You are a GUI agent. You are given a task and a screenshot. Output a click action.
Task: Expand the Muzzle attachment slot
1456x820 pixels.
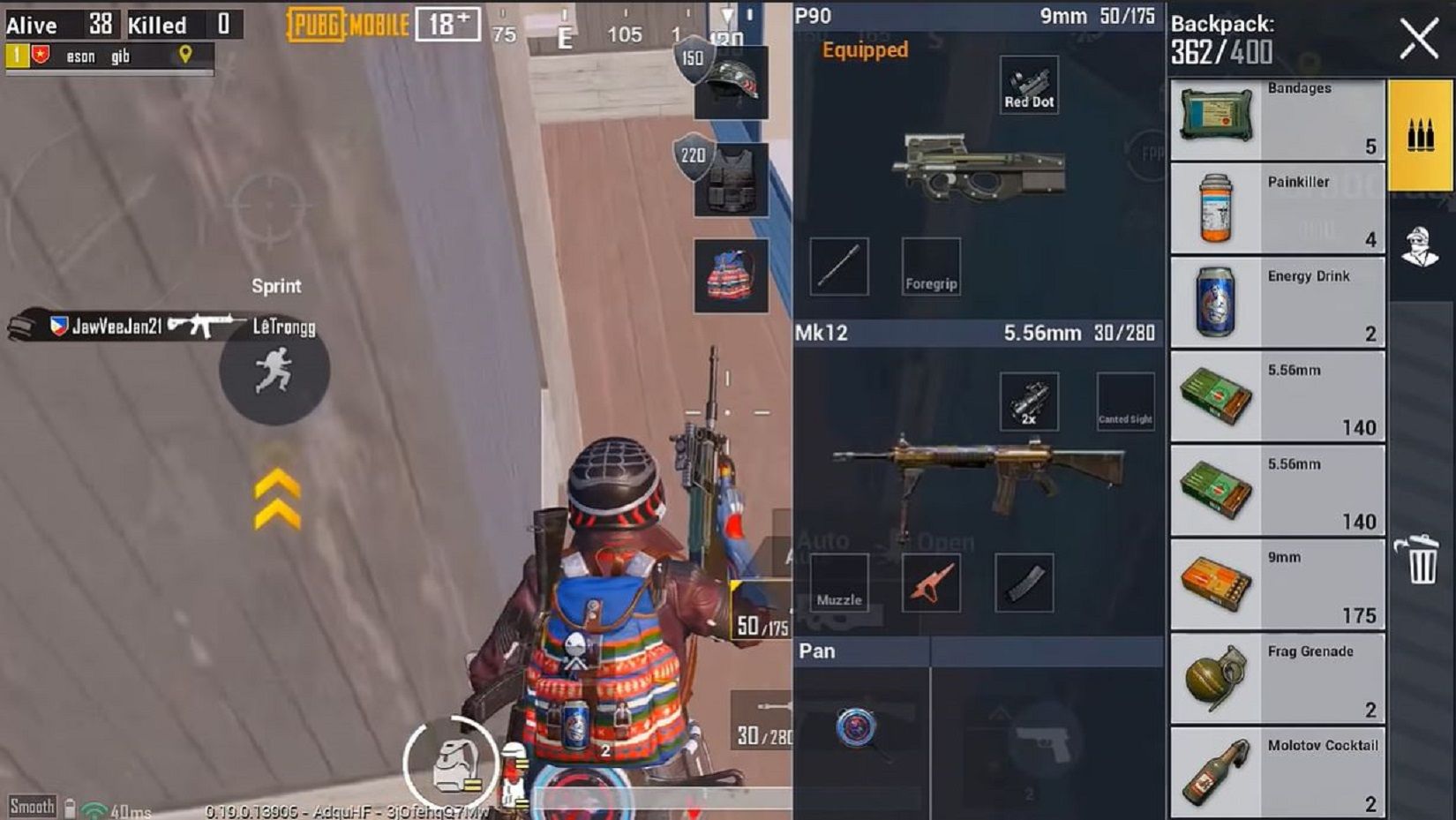(x=839, y=583)
